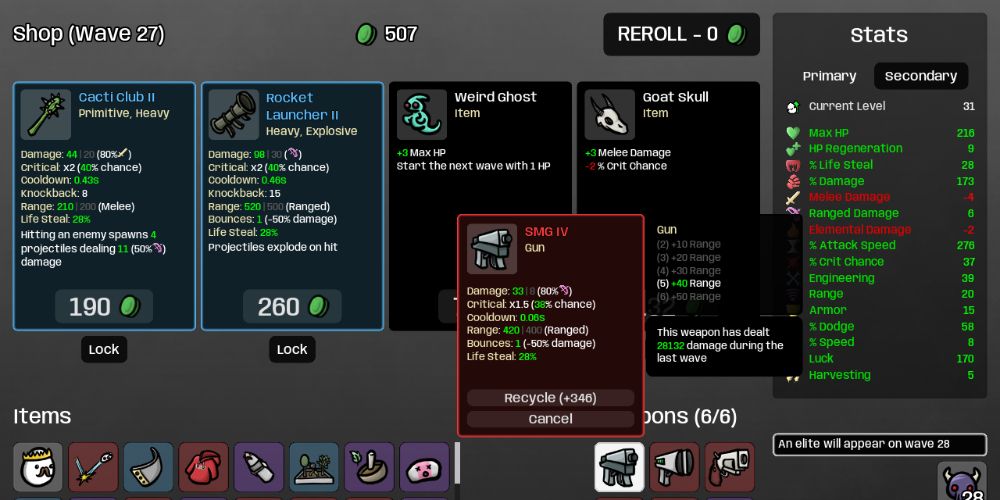Cancel the SMG IV weapon popup
This screenshot has width=1000, height=500.
point(550,419)
